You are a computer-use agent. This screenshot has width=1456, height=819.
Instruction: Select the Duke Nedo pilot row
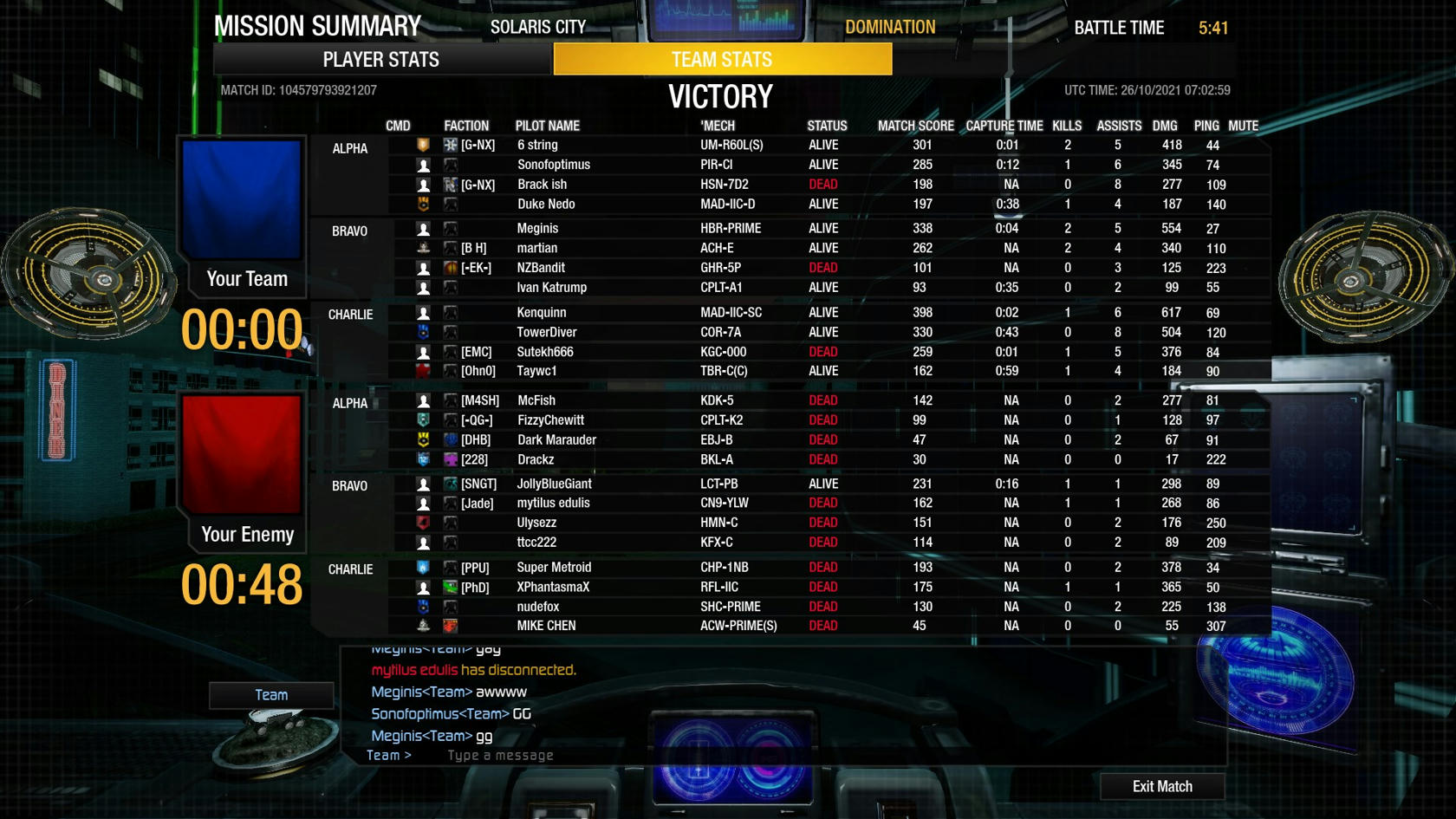(546, 205)
